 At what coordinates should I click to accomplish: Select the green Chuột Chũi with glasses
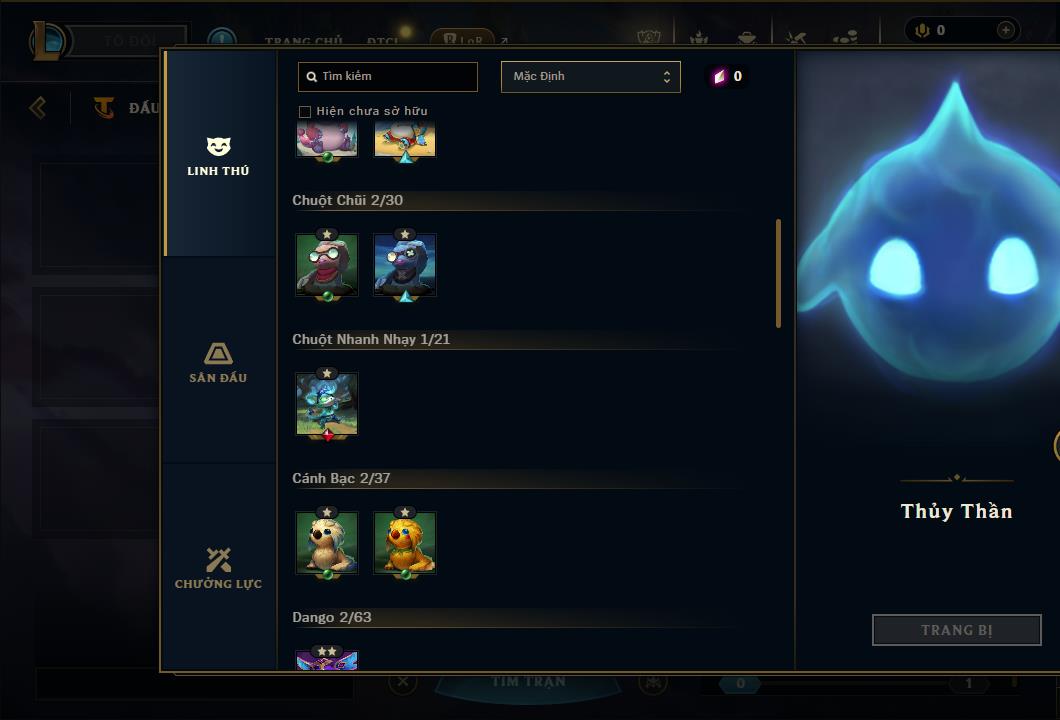[x=327, y=266]
